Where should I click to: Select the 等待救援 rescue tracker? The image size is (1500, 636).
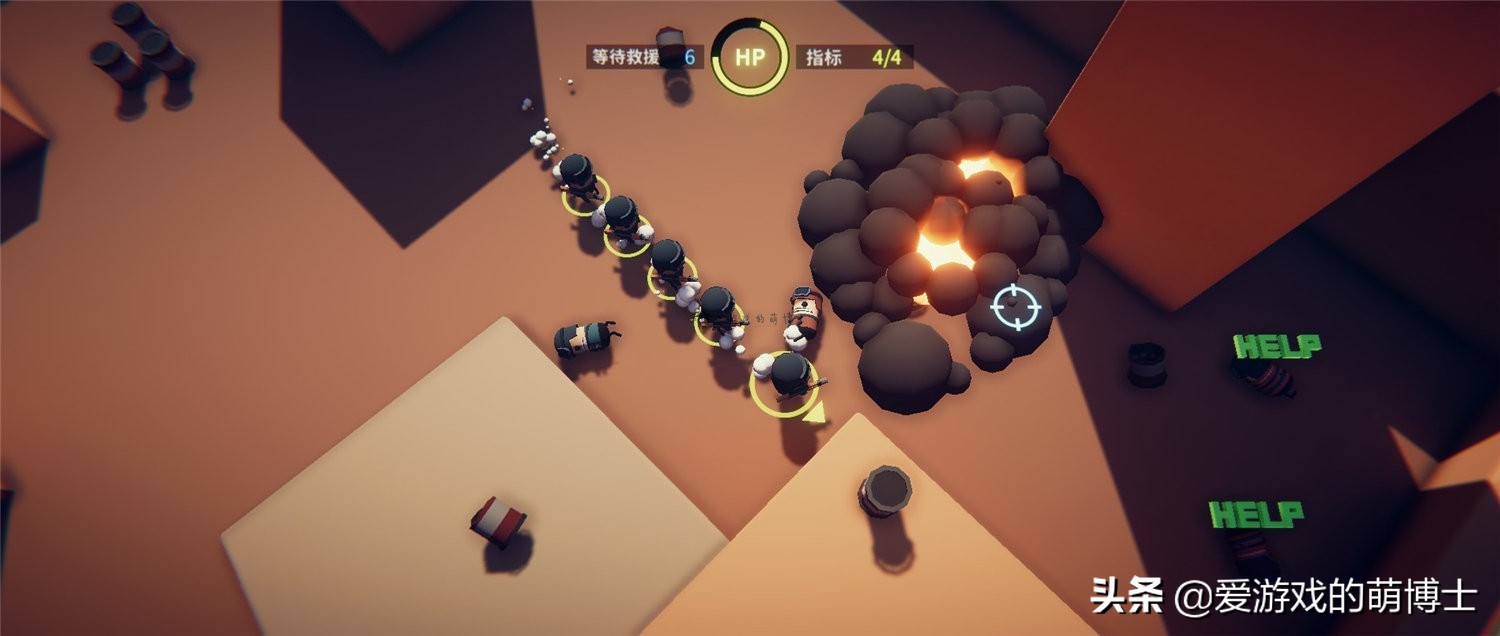643,57
